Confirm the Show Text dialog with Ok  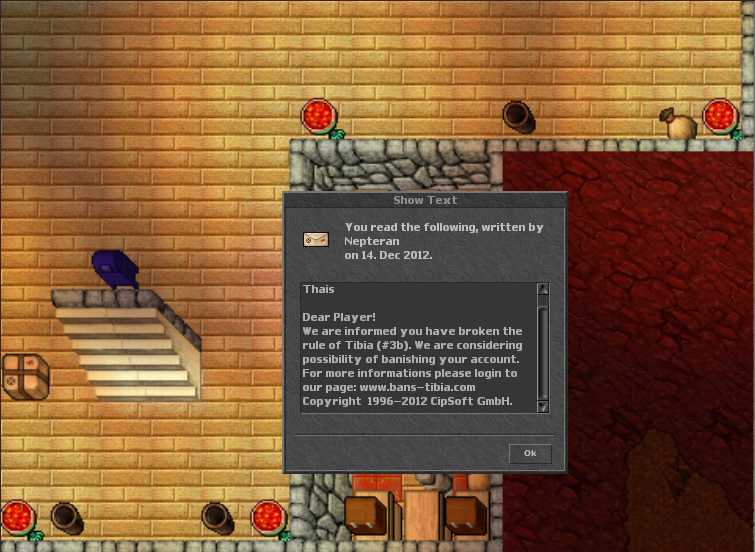click(x=530, y=454)
